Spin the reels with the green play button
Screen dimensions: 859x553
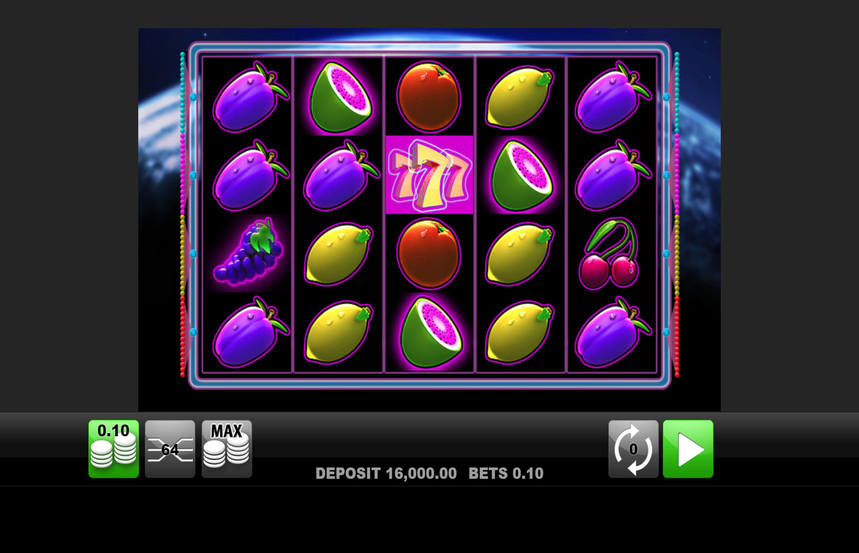(688, 449)
